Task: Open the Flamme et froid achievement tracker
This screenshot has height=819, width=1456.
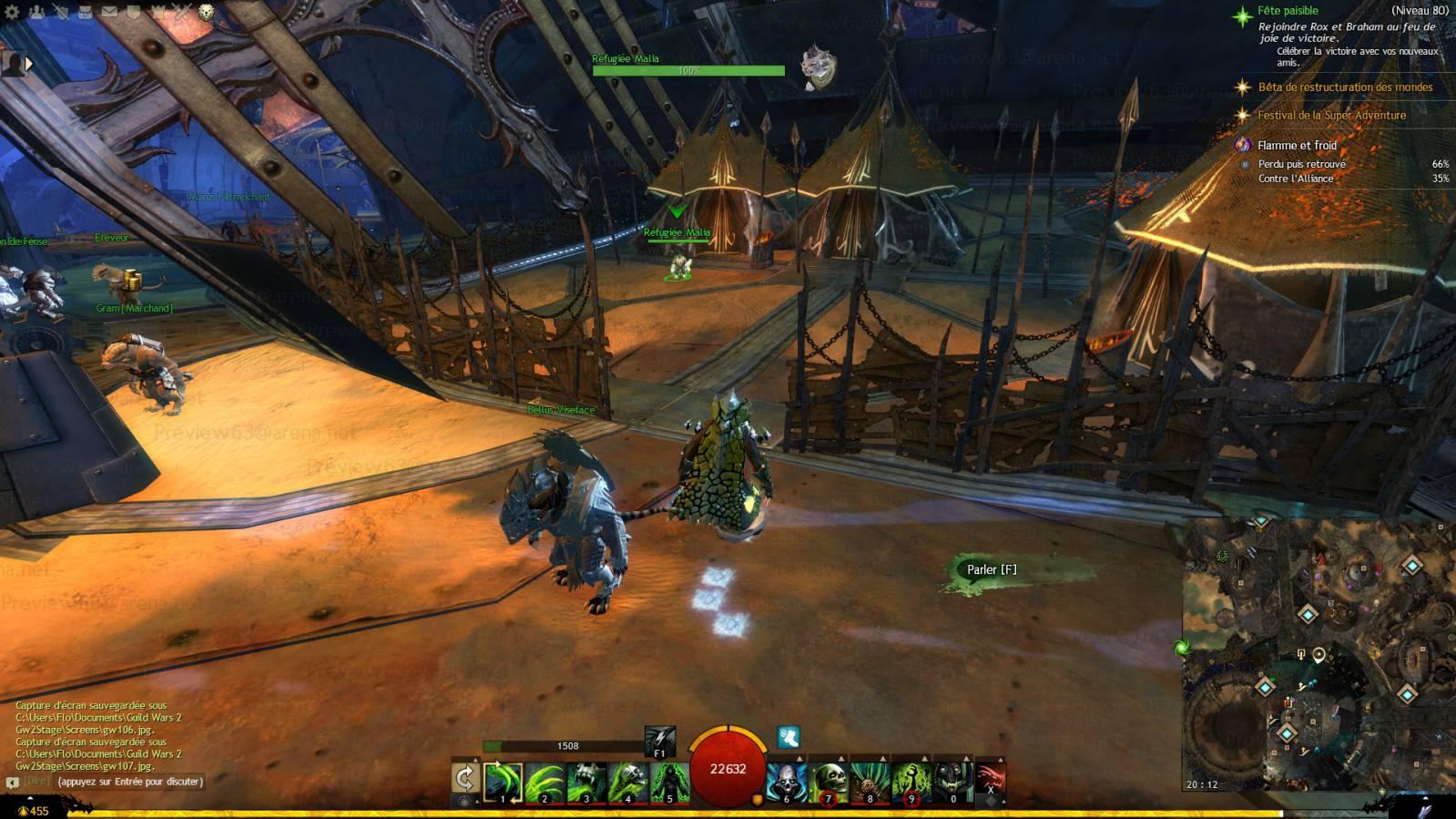Action: 1297,145
